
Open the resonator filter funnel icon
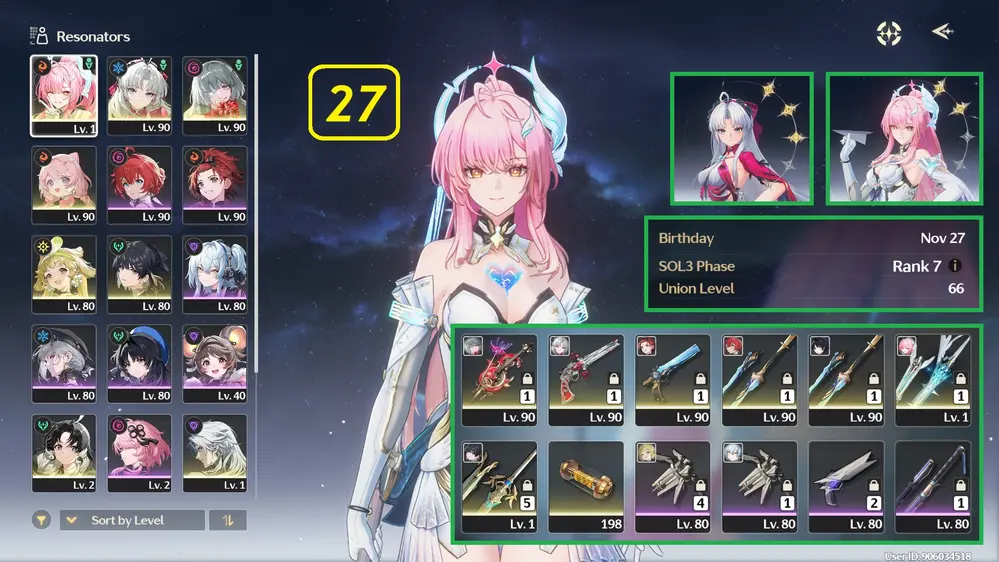coord(41,520)
